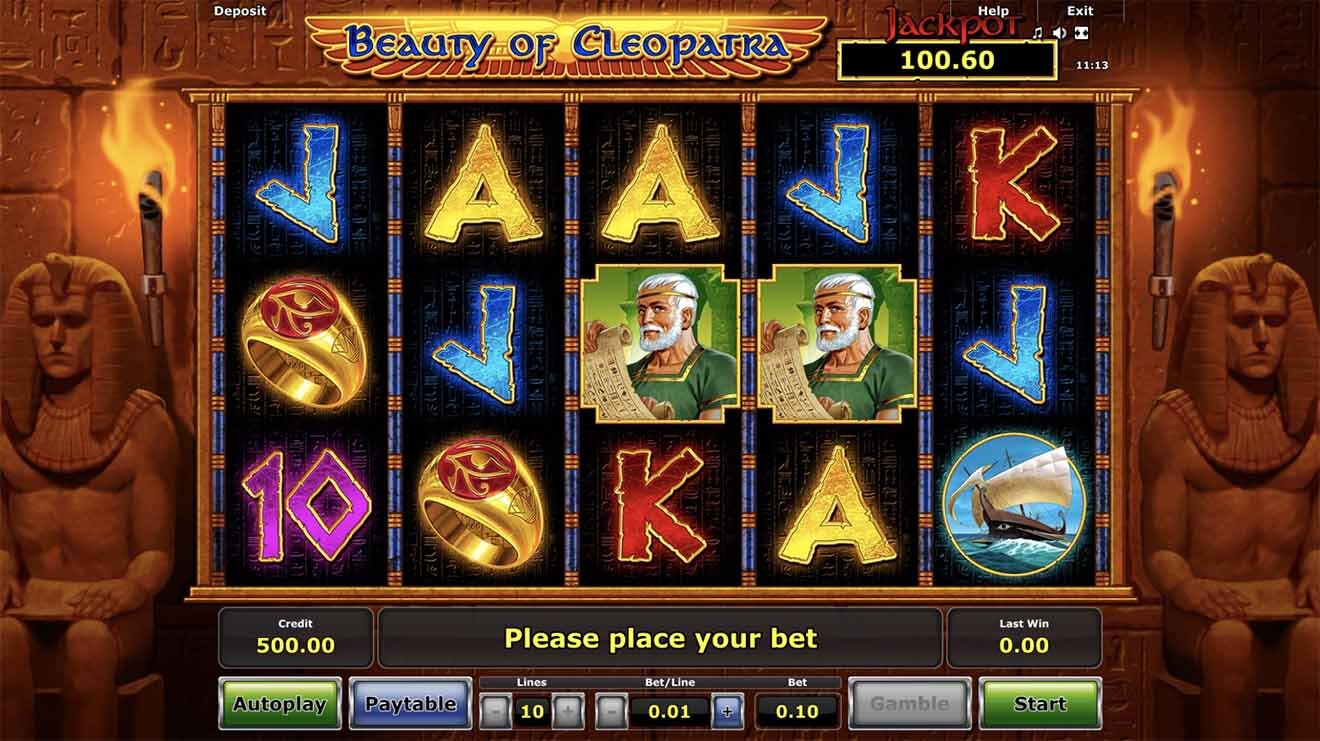The width and height of the screenshot is (1320, 741).
Task: Increase the number of Lines
Action: click(567, 712)
